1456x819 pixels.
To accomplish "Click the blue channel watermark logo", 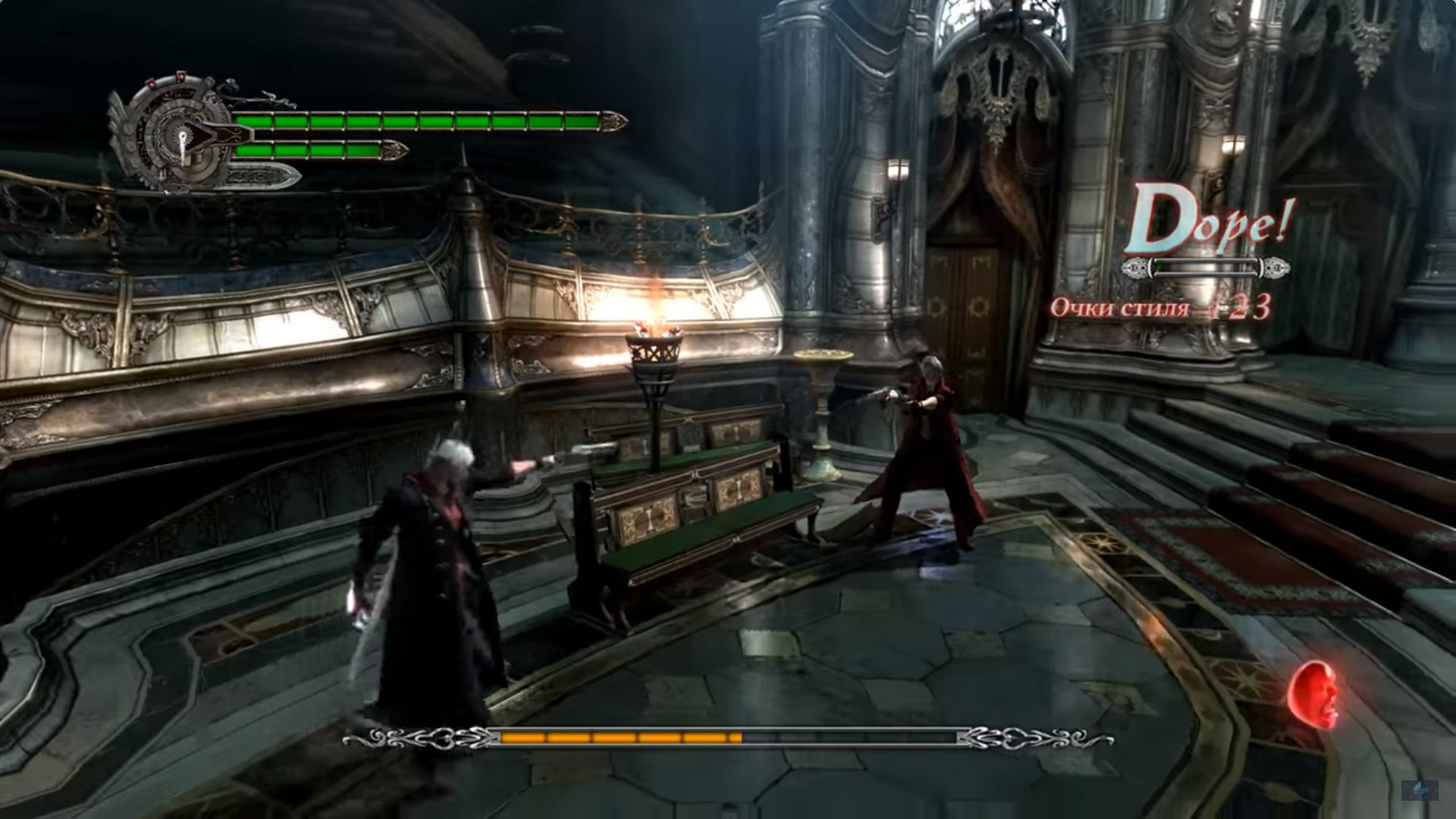I will pyautogui.click(x=1419, y=791).
